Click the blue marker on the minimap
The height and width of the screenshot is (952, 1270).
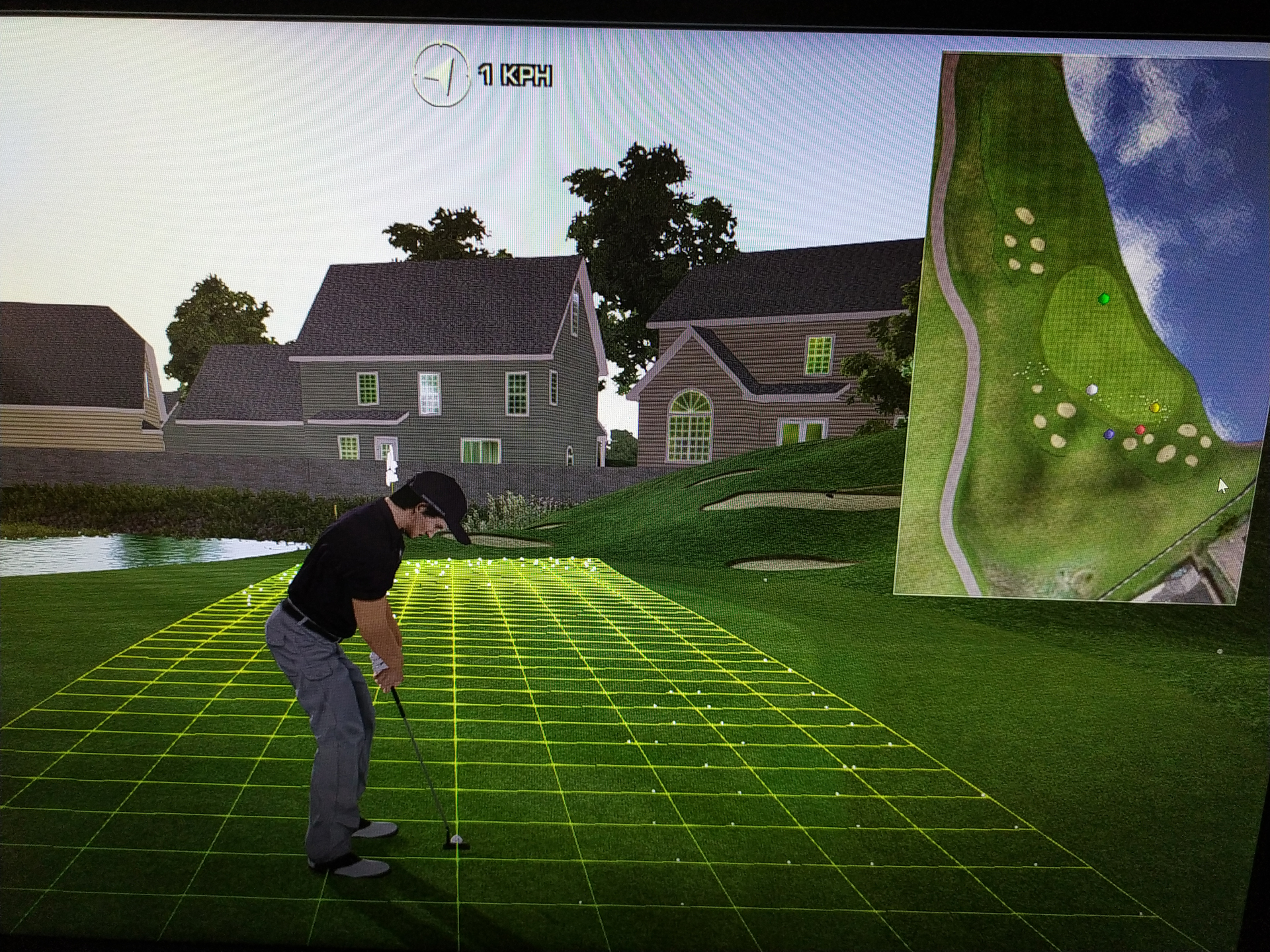pyautogui.click(x=1109, y=434)
